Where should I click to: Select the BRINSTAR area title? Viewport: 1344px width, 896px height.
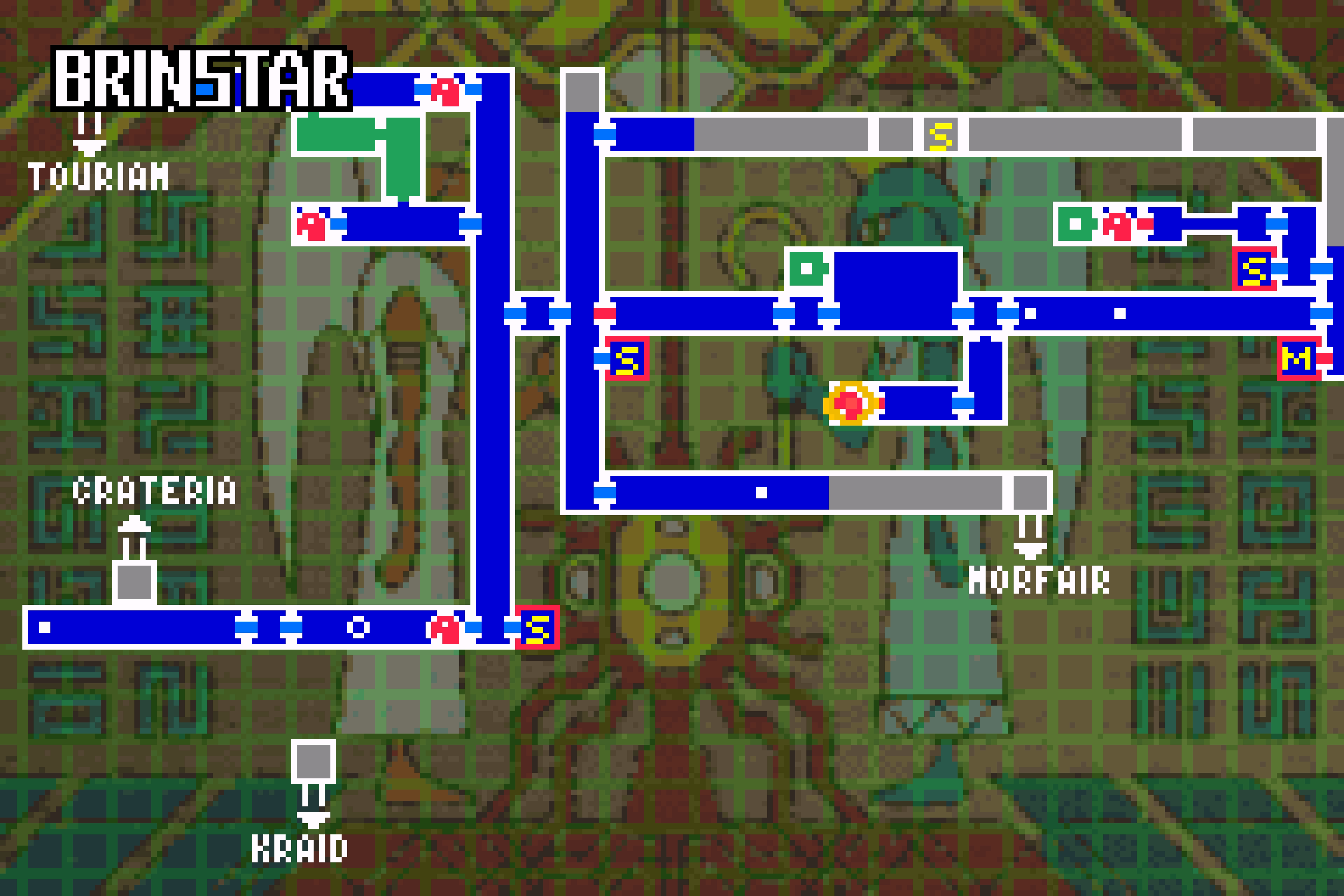click(202, 78)
